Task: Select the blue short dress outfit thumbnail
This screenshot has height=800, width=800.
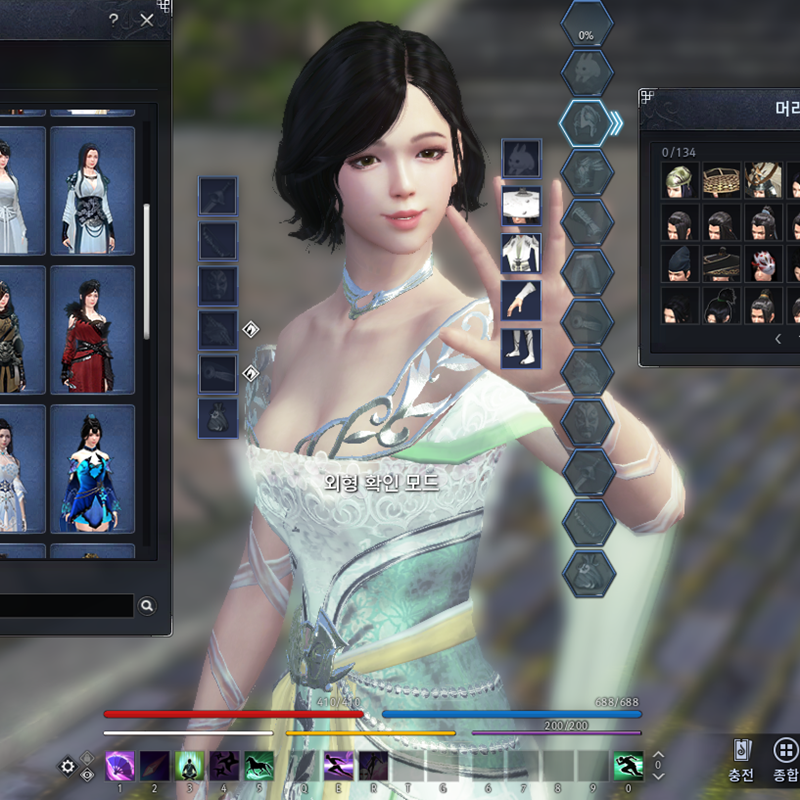Action: tap(92, 468)
